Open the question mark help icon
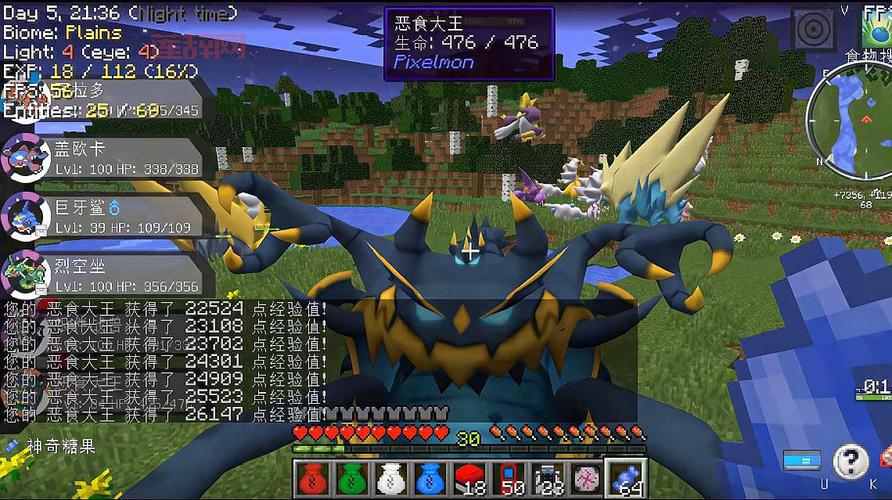 (x=850, y=461)
